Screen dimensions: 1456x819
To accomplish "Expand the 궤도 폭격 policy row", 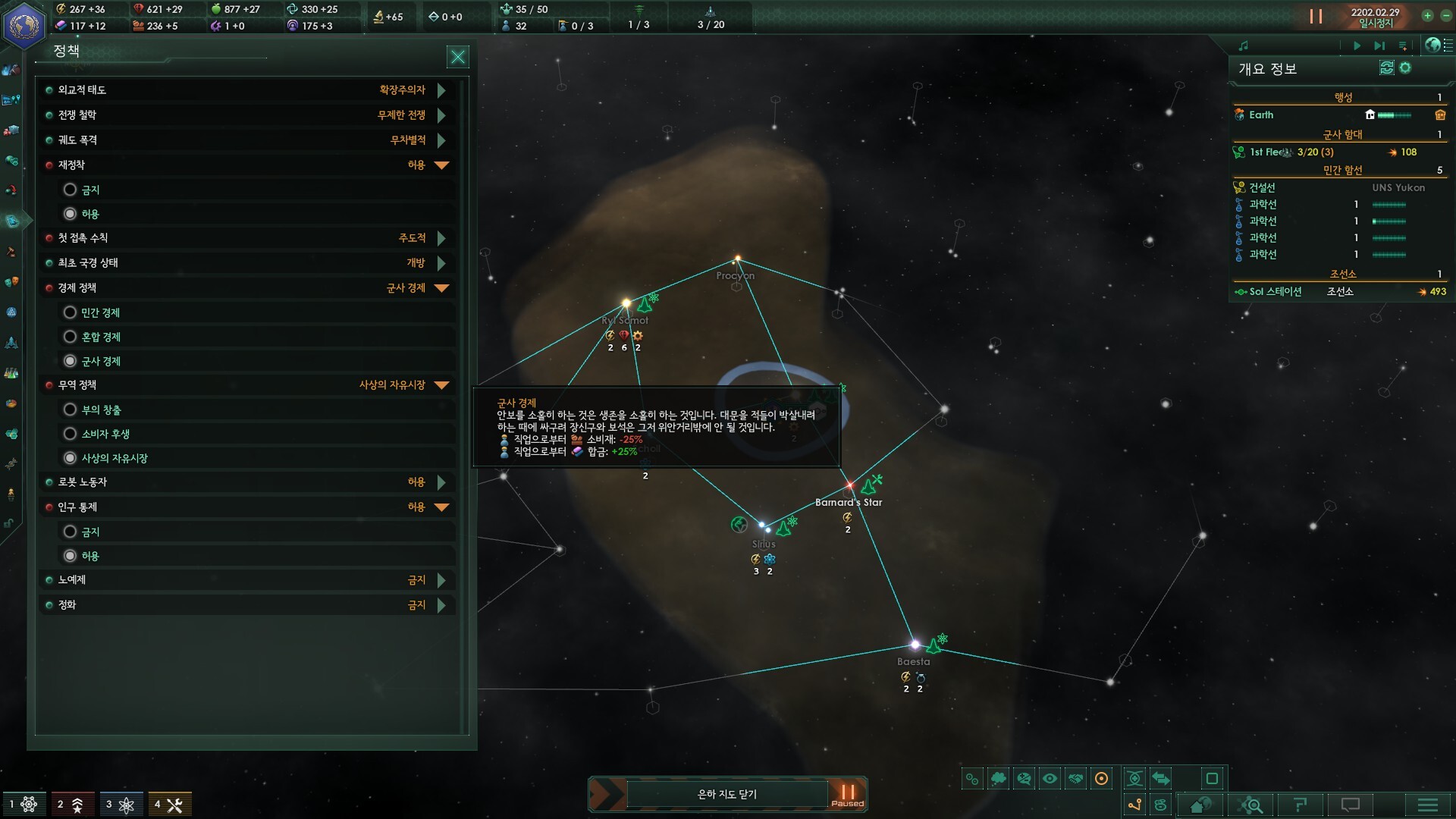I will pyautogui.click(x=441, y=140).
